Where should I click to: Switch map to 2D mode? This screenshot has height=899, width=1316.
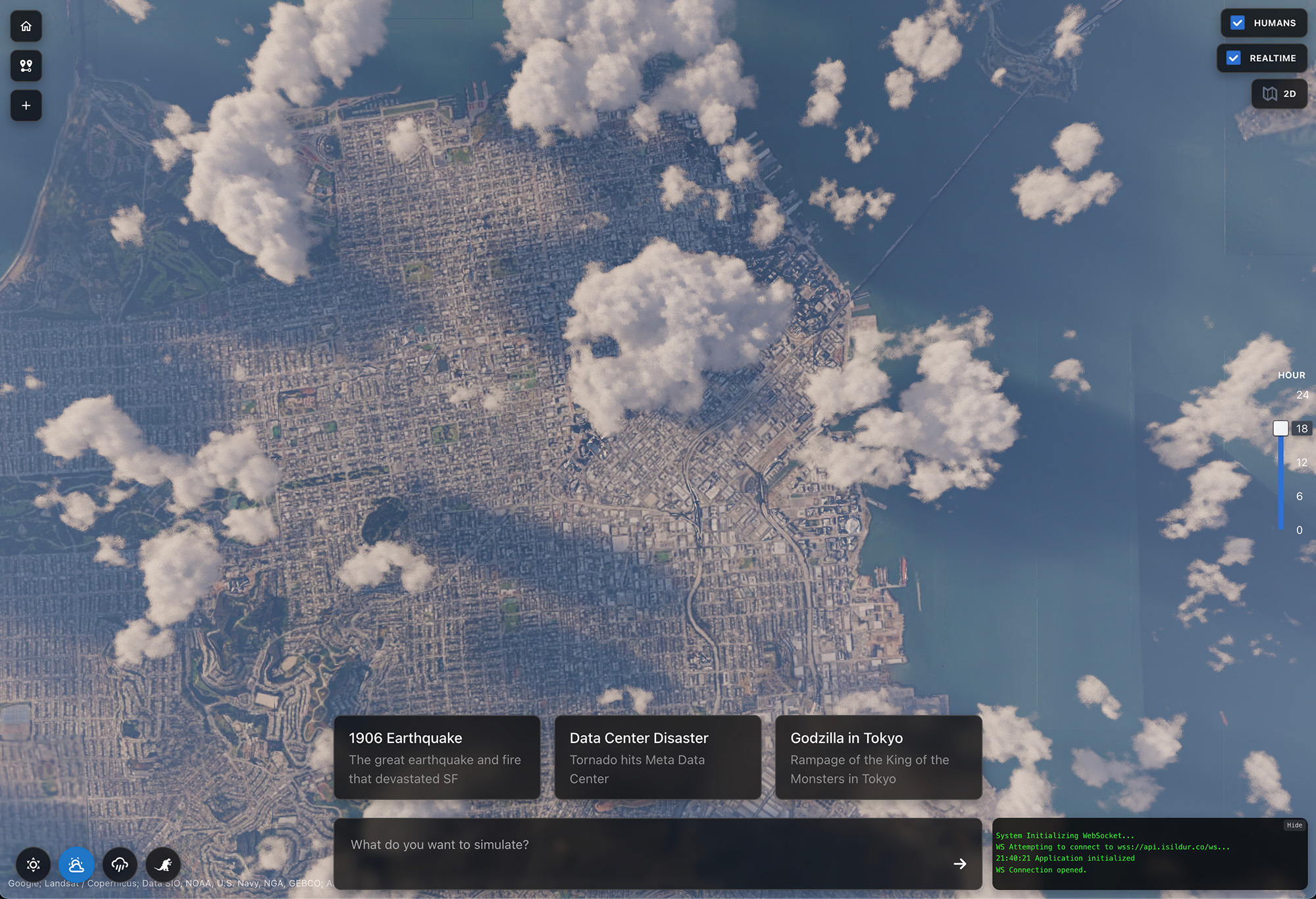[x=1279, y=93]
